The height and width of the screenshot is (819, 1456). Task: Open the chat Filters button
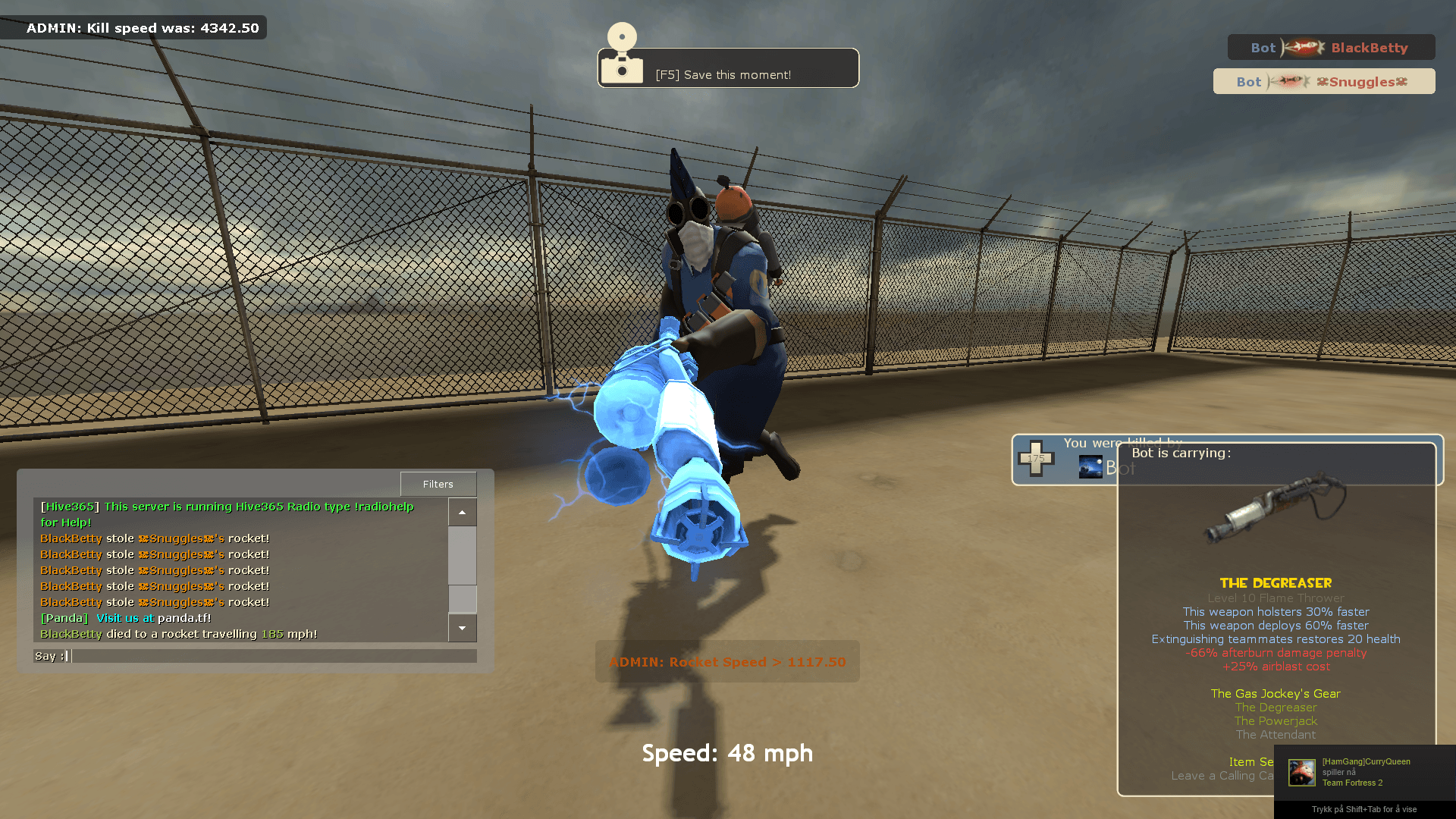(438, 484)
